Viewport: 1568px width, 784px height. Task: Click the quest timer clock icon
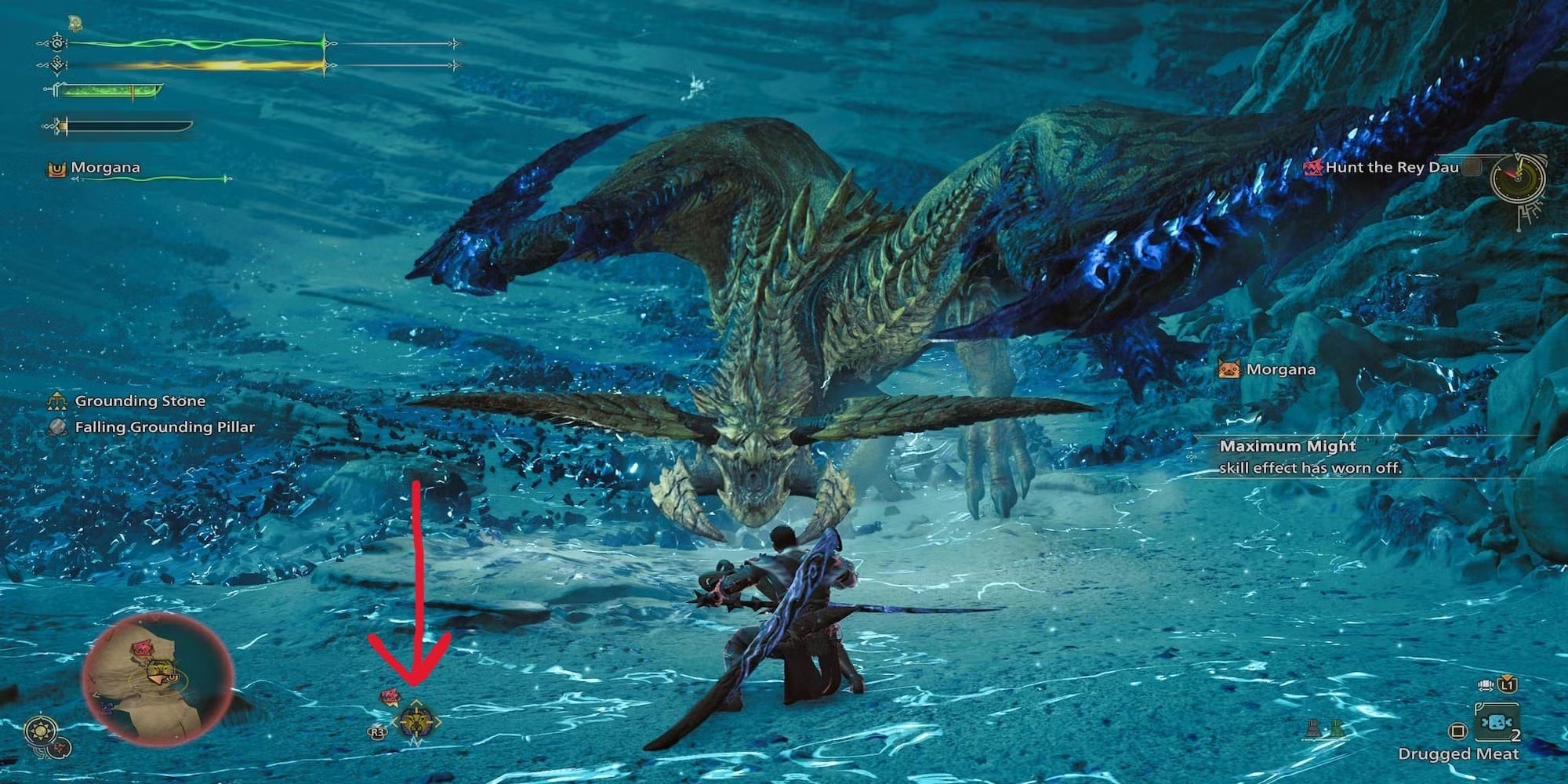click(x=1519, y=178)
